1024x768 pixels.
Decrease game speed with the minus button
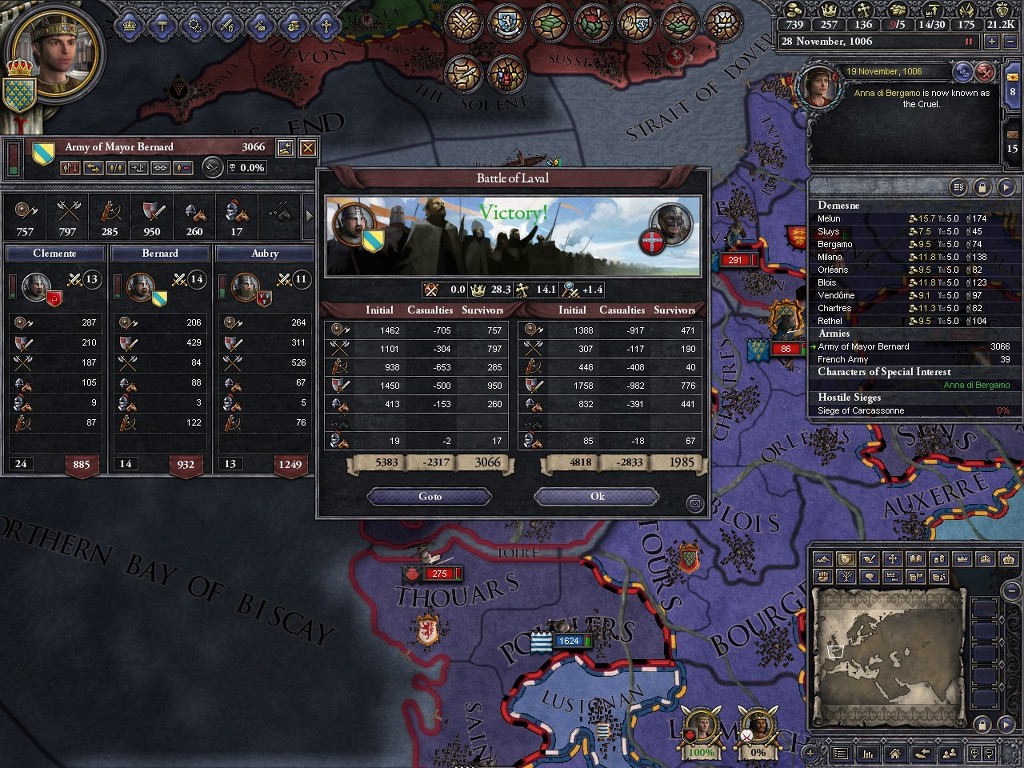pos(1008,42)
